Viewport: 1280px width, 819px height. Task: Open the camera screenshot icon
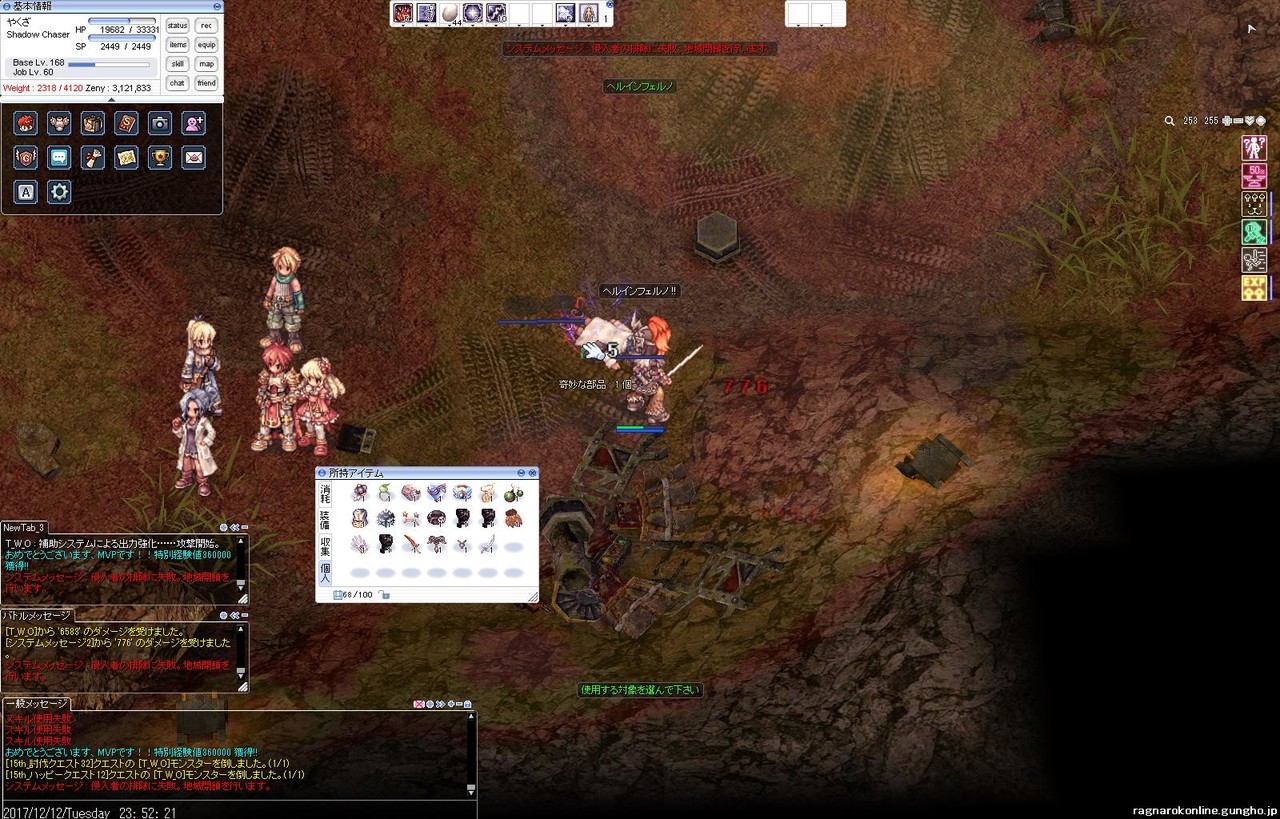pyautogui.click(x=160, y=123)
